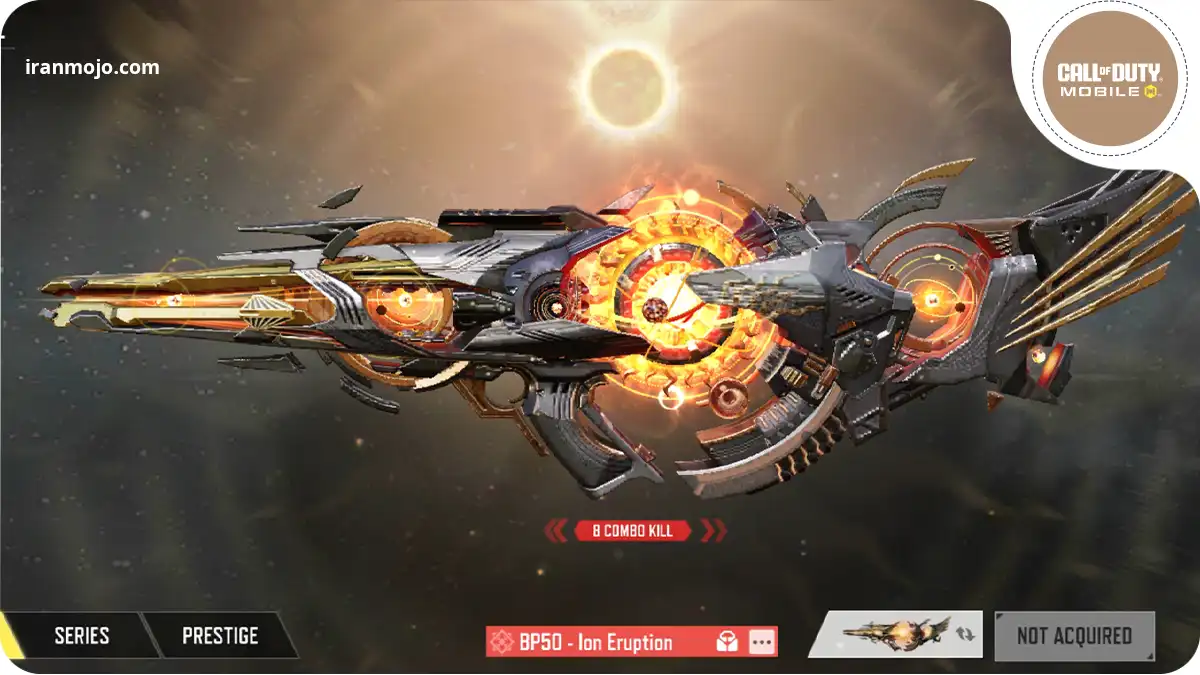The width and height of the screenshot is (1200, 675).
Task: Open the Prestige tab
Action: (x=220, y=636)
